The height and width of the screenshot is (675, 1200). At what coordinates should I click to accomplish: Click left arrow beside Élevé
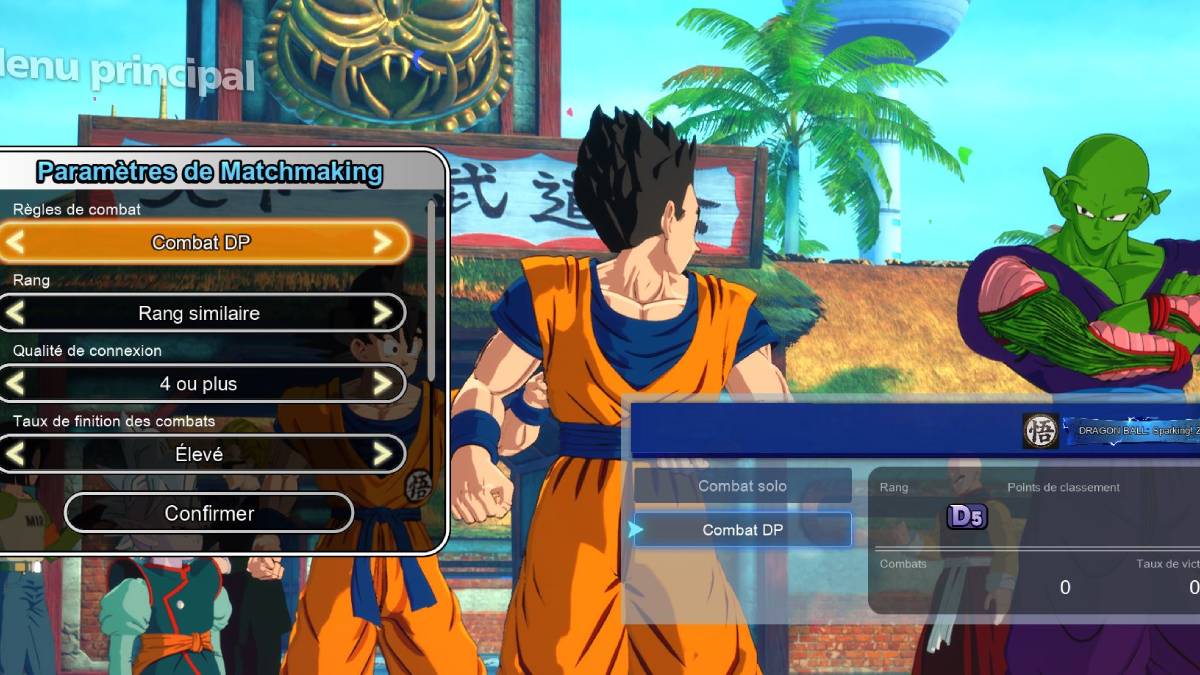click(x=15, y=454)
